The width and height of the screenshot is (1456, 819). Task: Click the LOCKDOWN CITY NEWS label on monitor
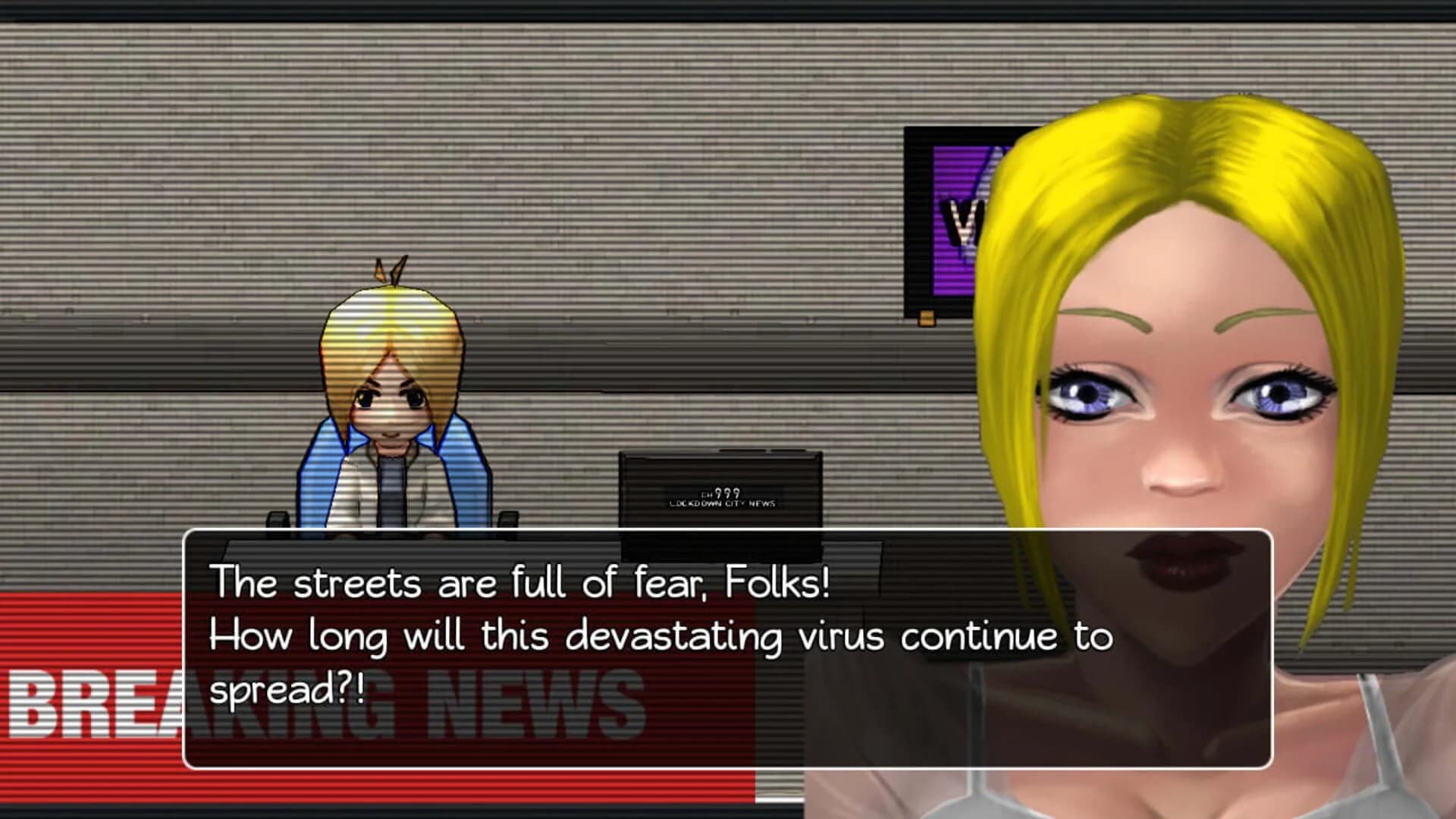click(x=722, y=502)
